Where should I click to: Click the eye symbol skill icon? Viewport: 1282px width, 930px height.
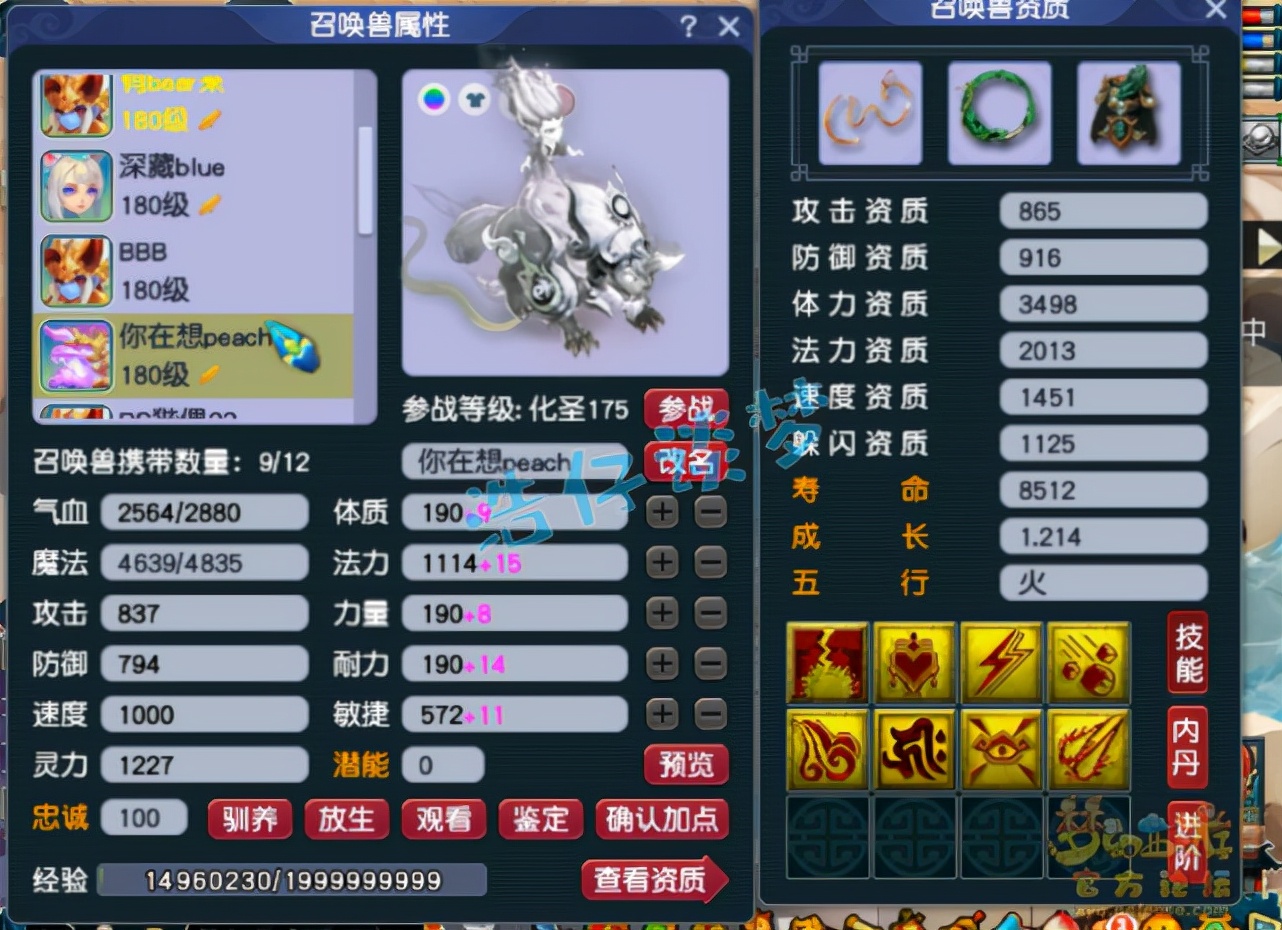click(x=1000, y=749)
